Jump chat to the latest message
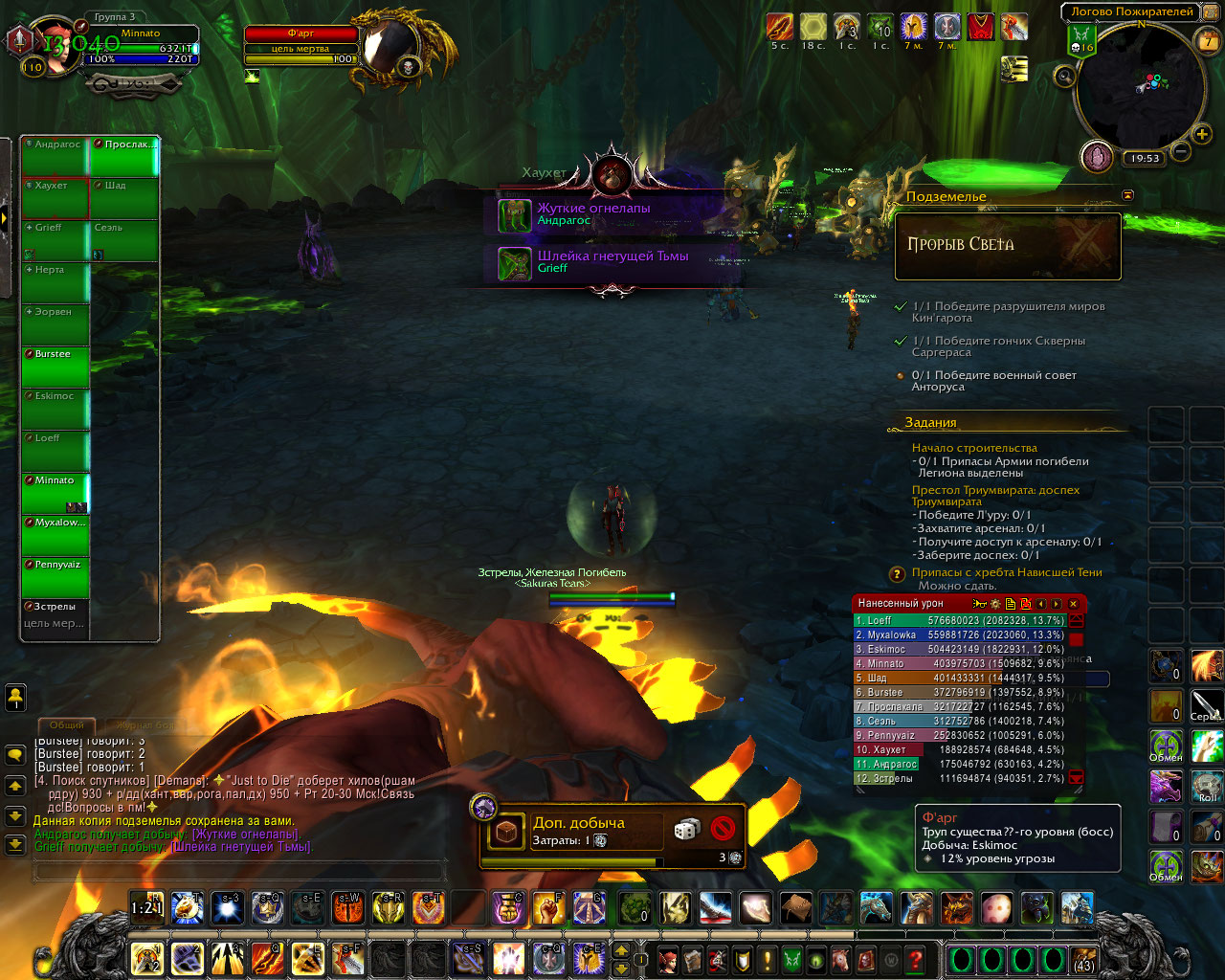Screen dimensions: 1225x980 pyautogui.click(x=15, y=845)
